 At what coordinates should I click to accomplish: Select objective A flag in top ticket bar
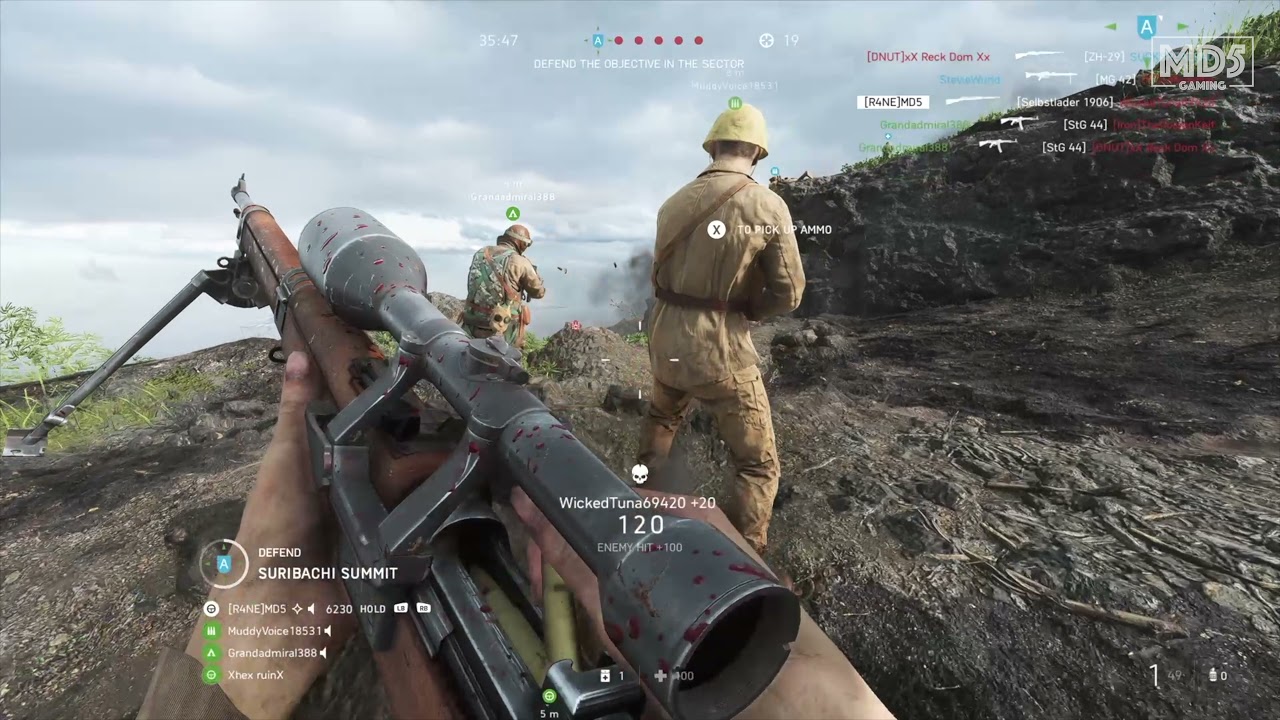click(x=598, y=41)
